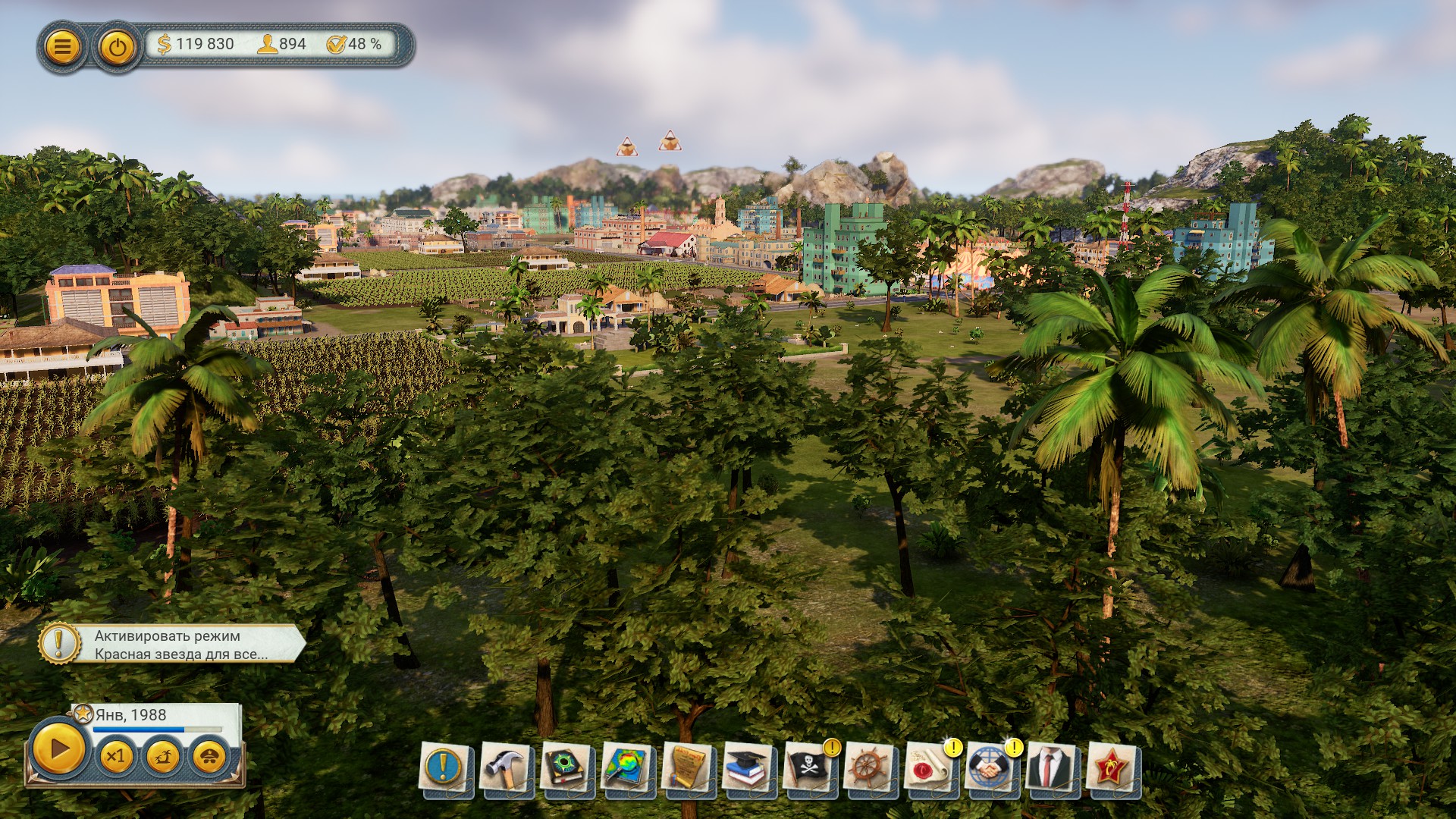
Task: Change the x1 game speed
Action: tap(116, 756)
